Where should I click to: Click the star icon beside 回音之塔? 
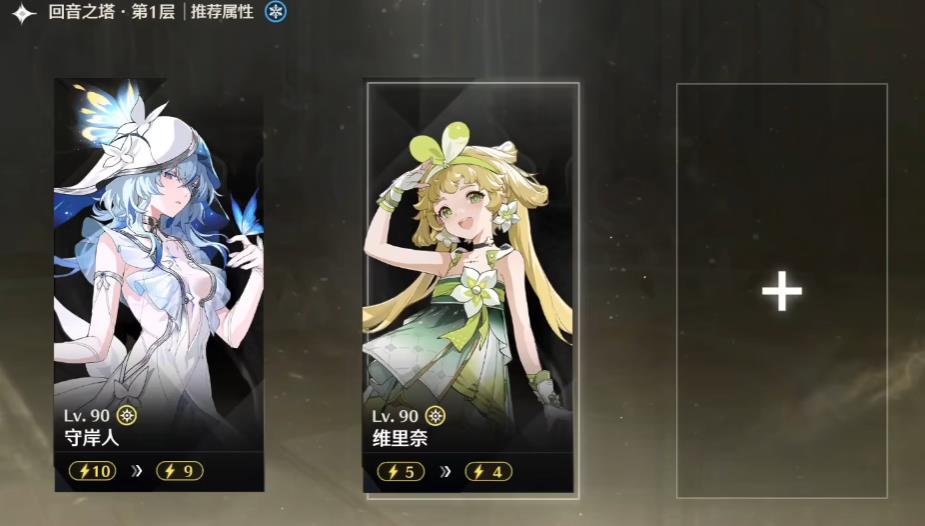(24, 14)
